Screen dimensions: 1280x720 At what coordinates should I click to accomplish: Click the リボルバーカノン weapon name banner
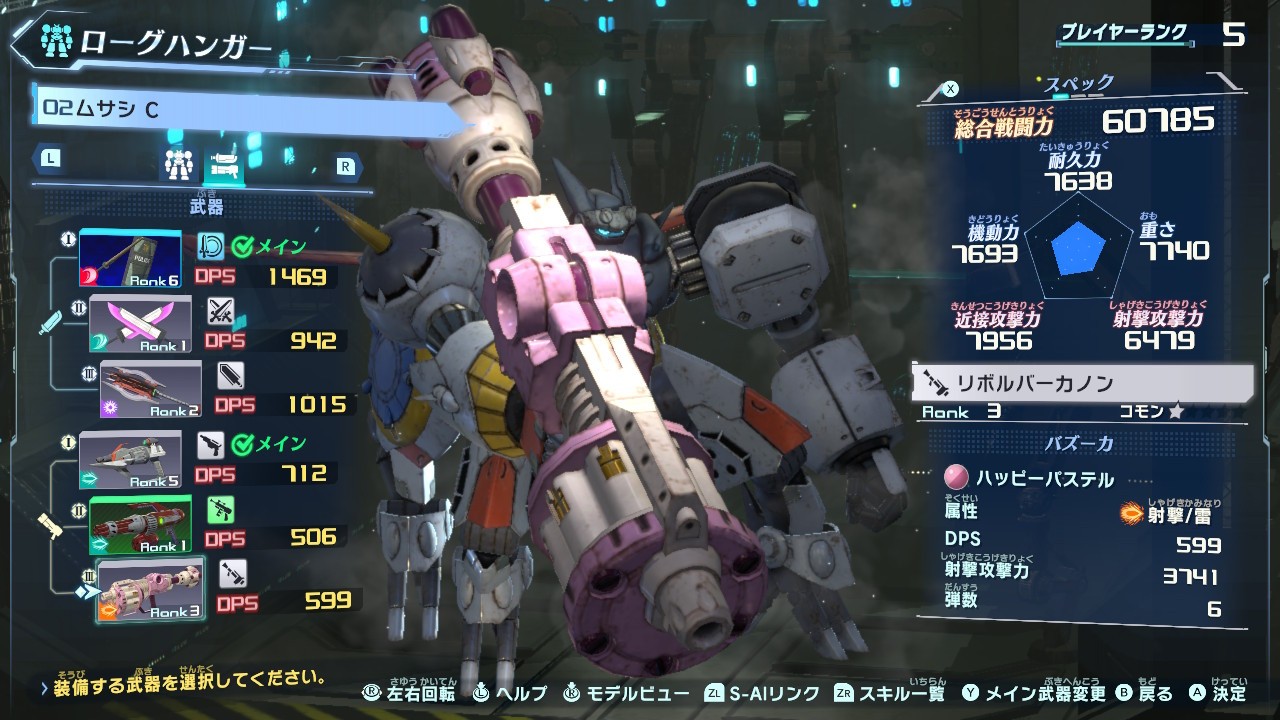pyautogui.click(x=1082, y=383)
